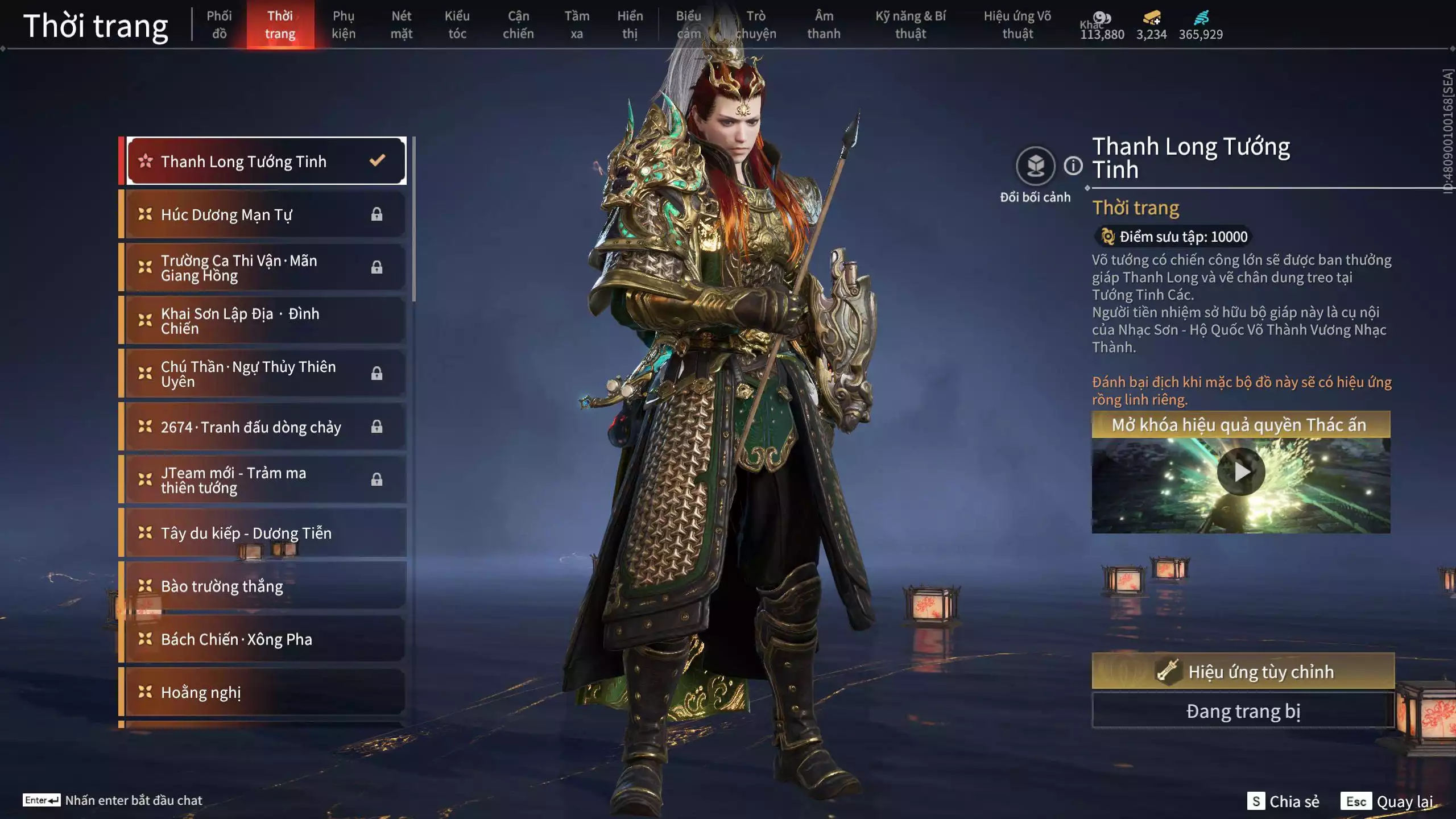Select Khai Sơn Lập Địa · Đình Chiến outfit
This screenshot has width=1456, height=819.
265,321
